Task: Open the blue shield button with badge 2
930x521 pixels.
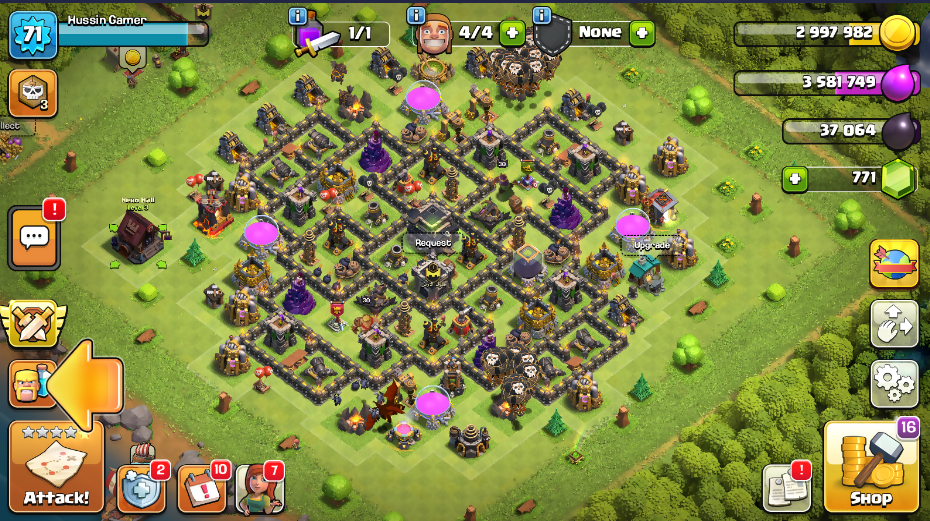Action: tap(139, 488)
